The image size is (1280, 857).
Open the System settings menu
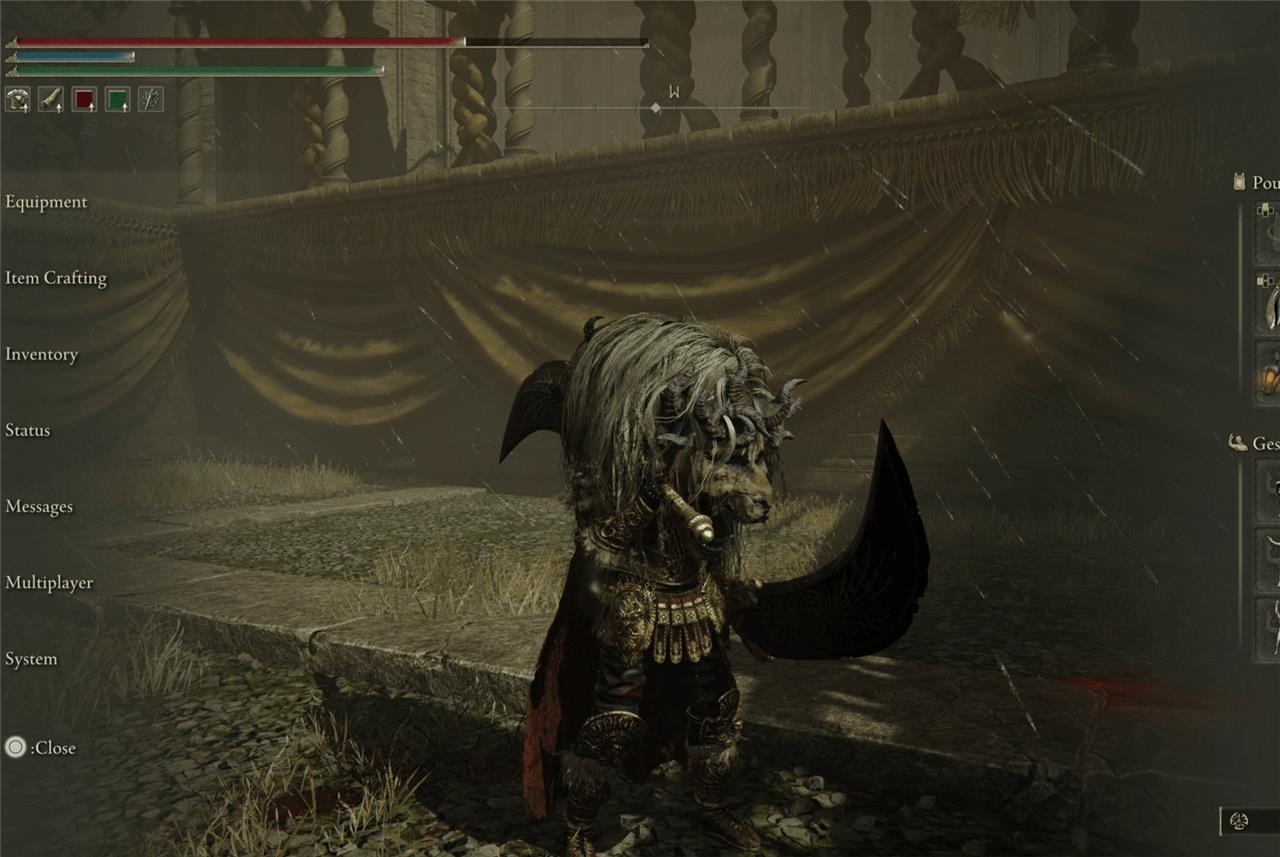(x=31, y=659)
